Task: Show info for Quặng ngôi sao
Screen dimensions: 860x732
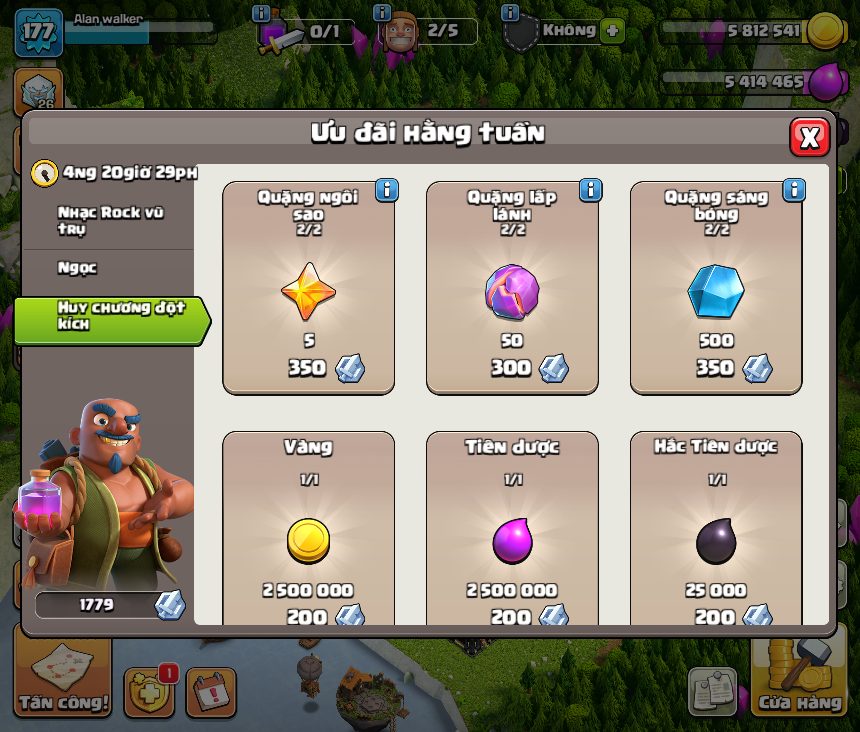Action: tap(386, 190)
